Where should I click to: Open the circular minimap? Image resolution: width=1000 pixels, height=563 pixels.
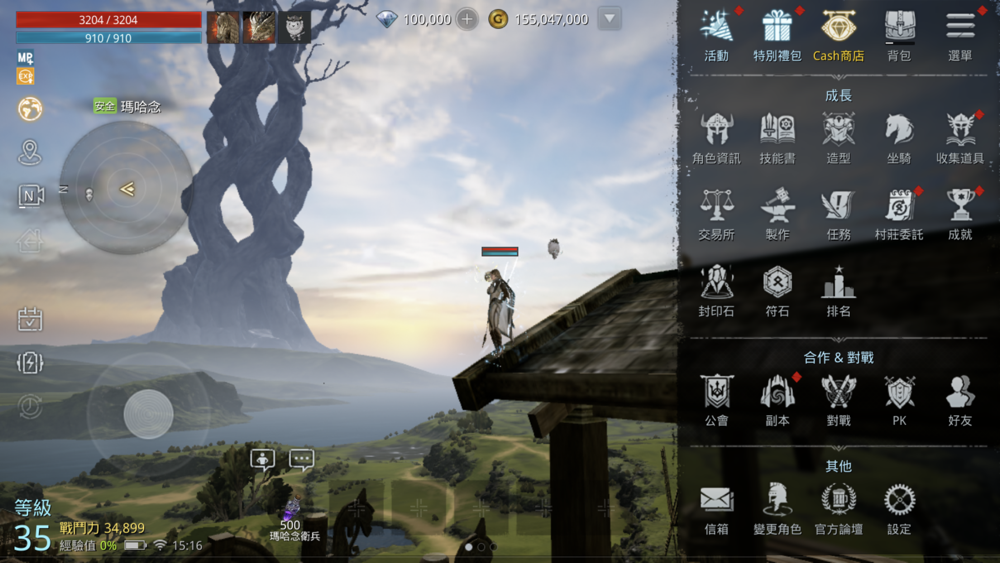[x=127, y=188]
